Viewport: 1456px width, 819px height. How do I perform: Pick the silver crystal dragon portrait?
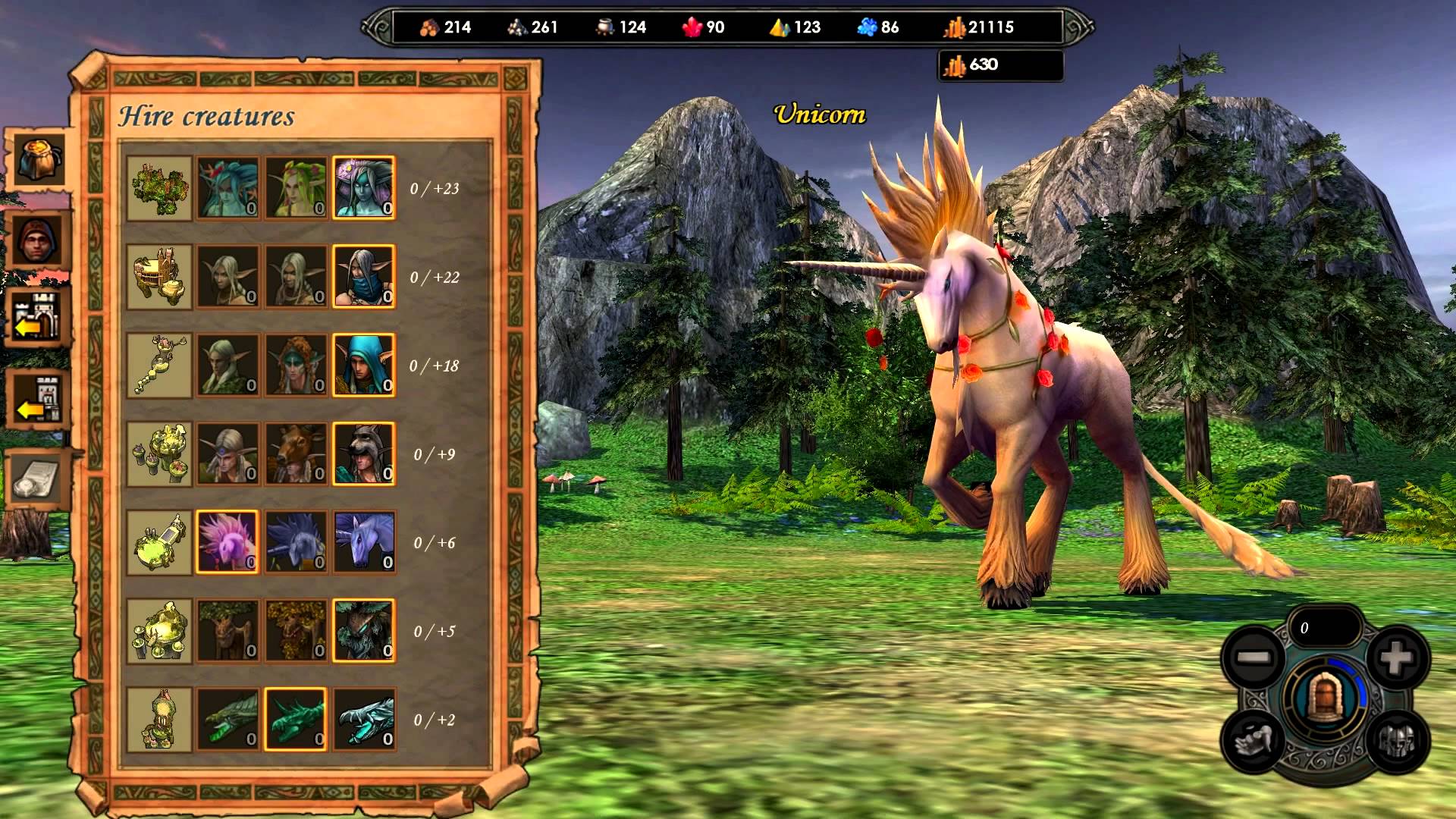tap(364, 719)
